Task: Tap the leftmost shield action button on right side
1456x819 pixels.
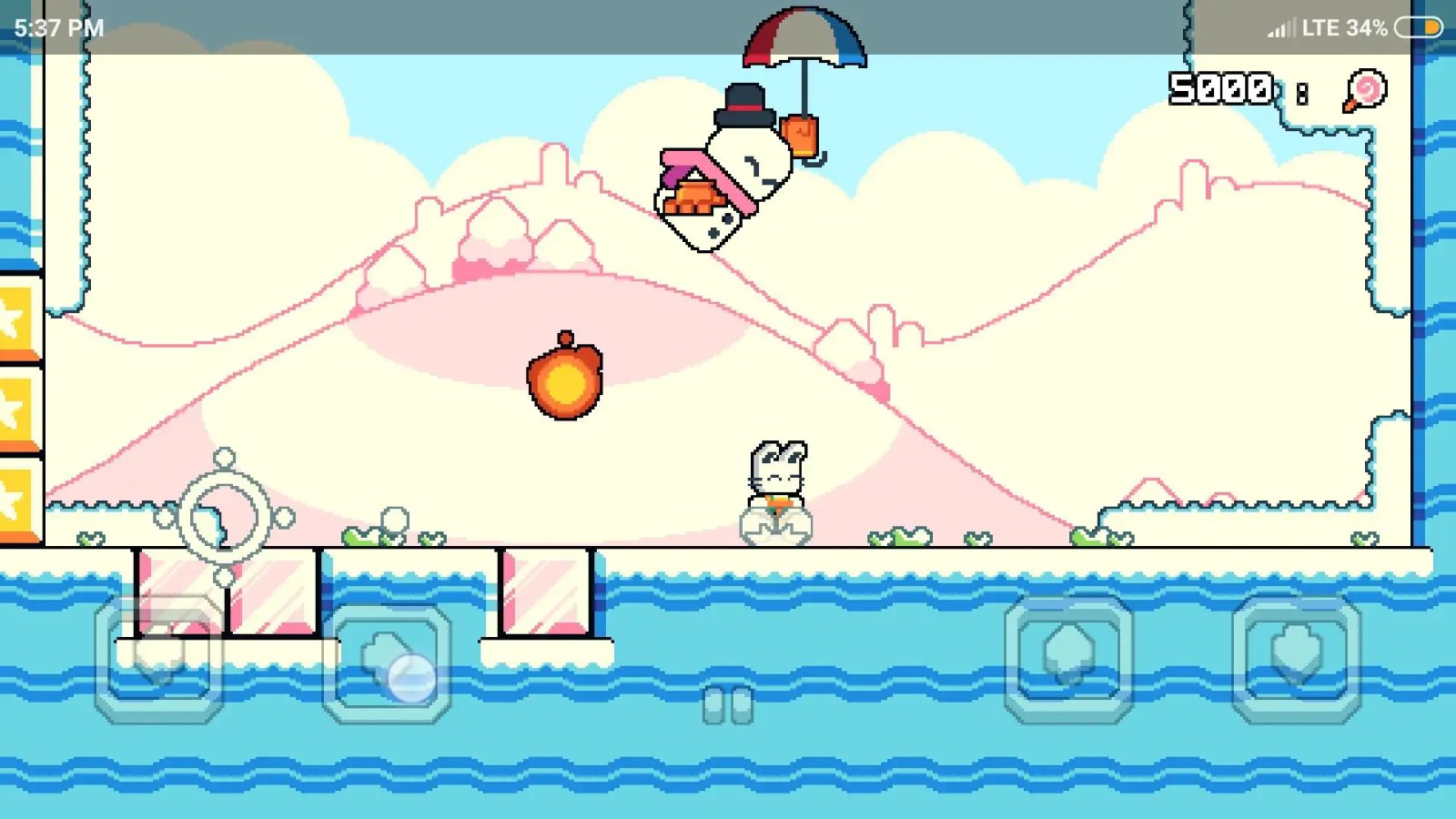Action: [x=1069, y=660]
